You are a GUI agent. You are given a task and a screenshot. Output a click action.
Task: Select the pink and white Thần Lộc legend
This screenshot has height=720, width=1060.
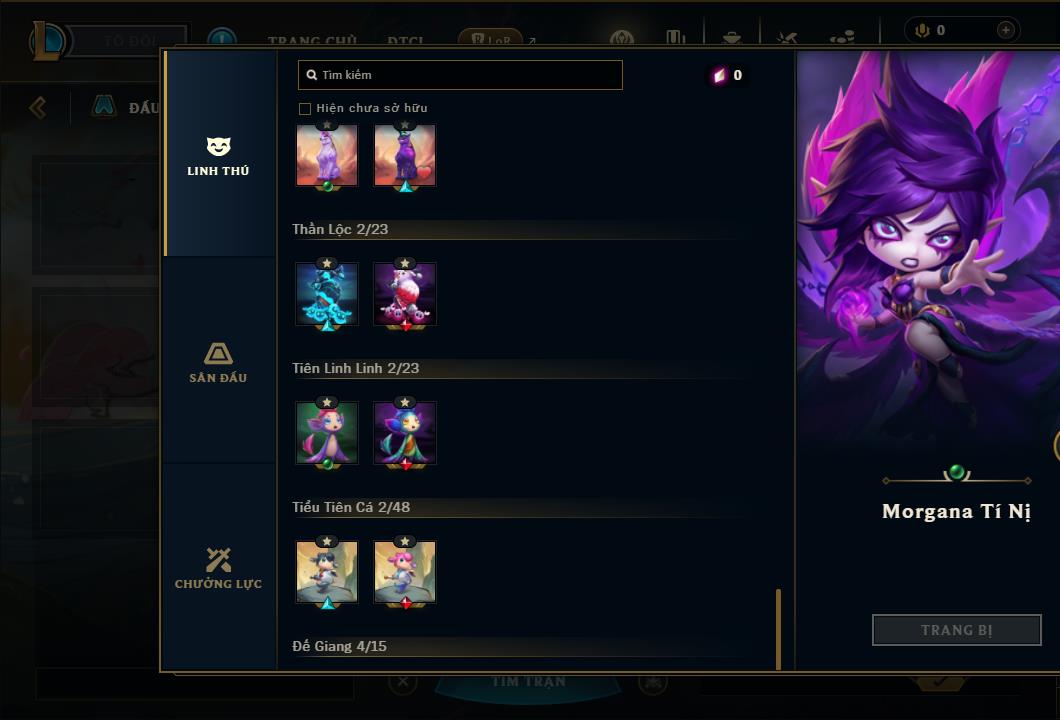point(405,294)
